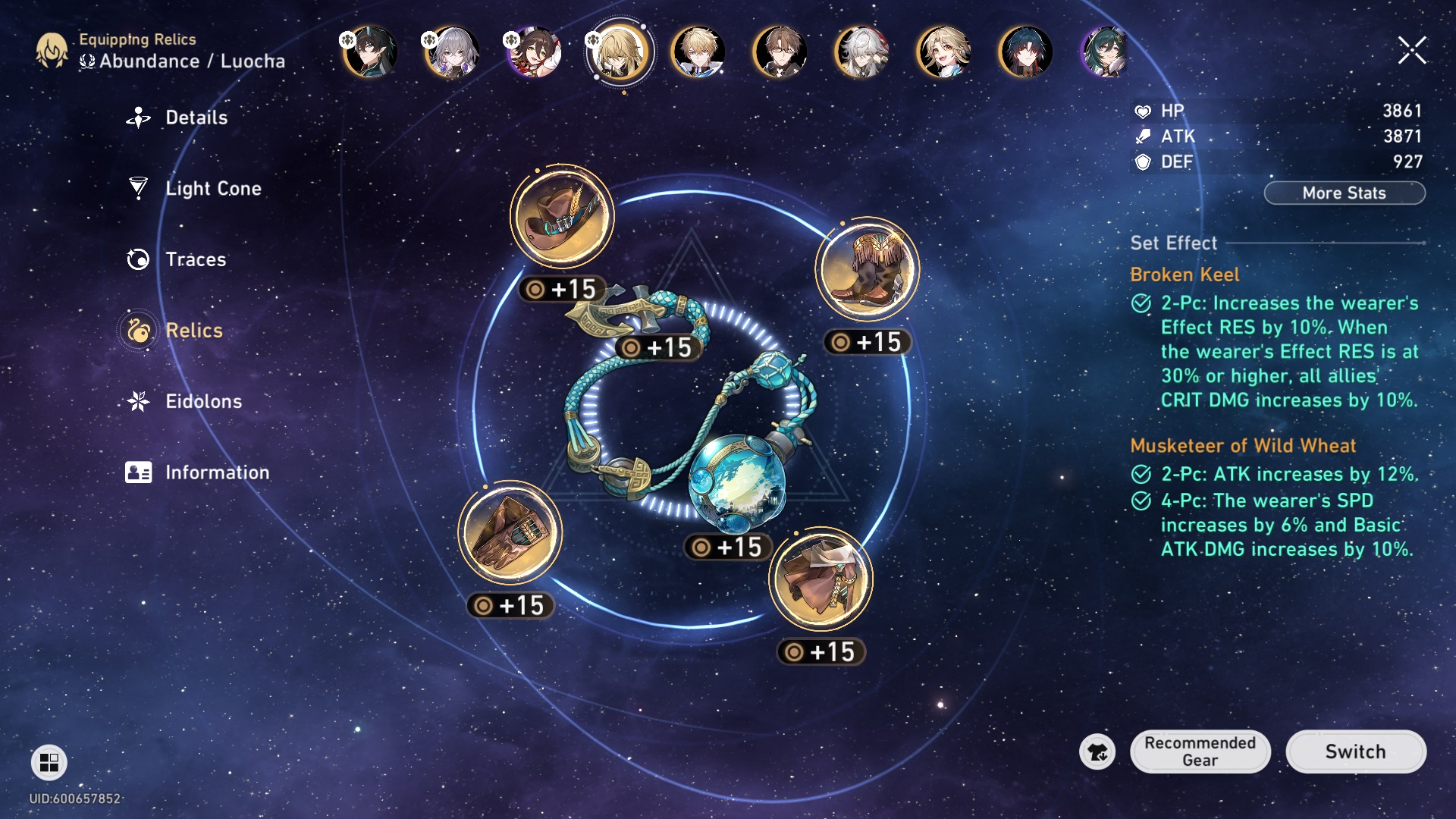The width and height of the screenshot is (1456, 819).
Task: Click the Switch button
Action: coord(1355,752)
